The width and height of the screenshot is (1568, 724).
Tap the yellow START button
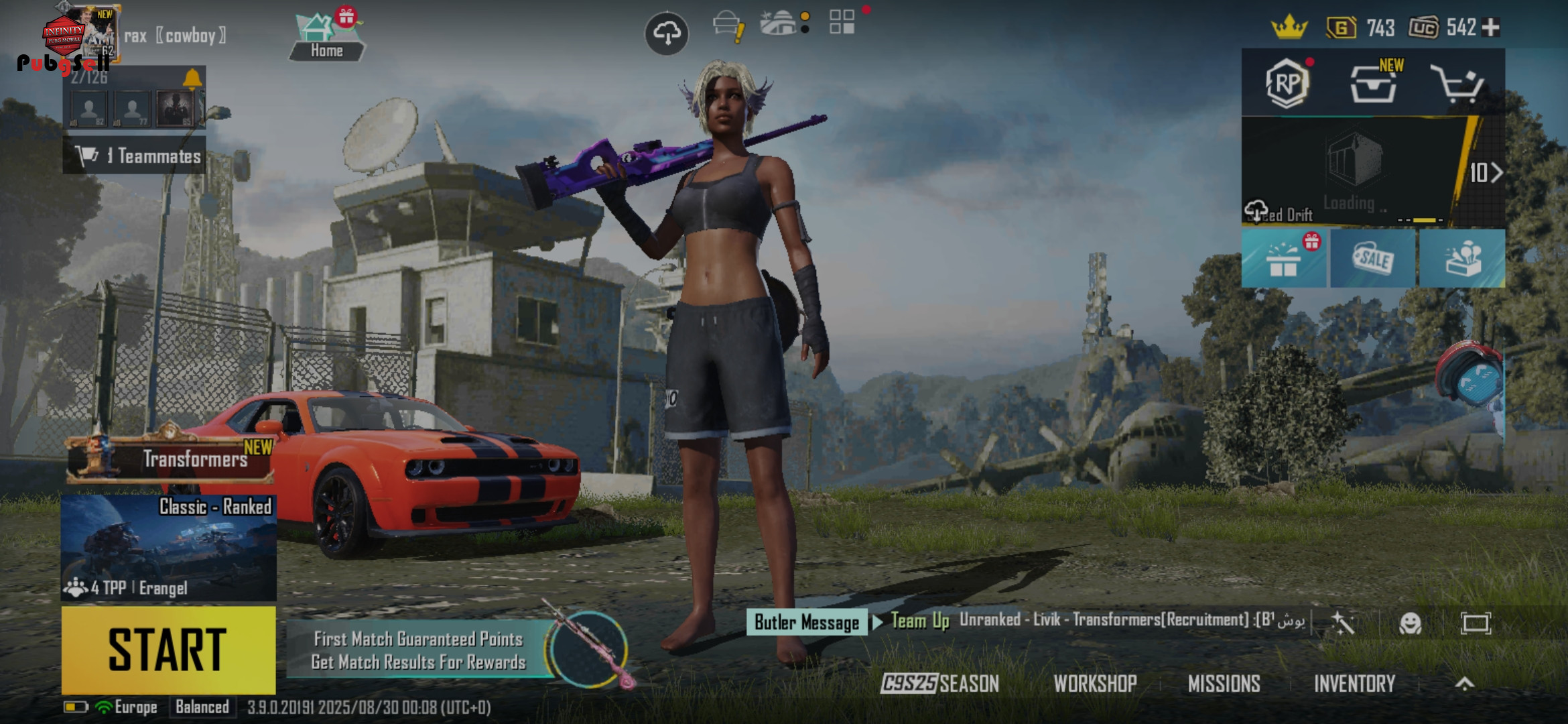point(168,650)
